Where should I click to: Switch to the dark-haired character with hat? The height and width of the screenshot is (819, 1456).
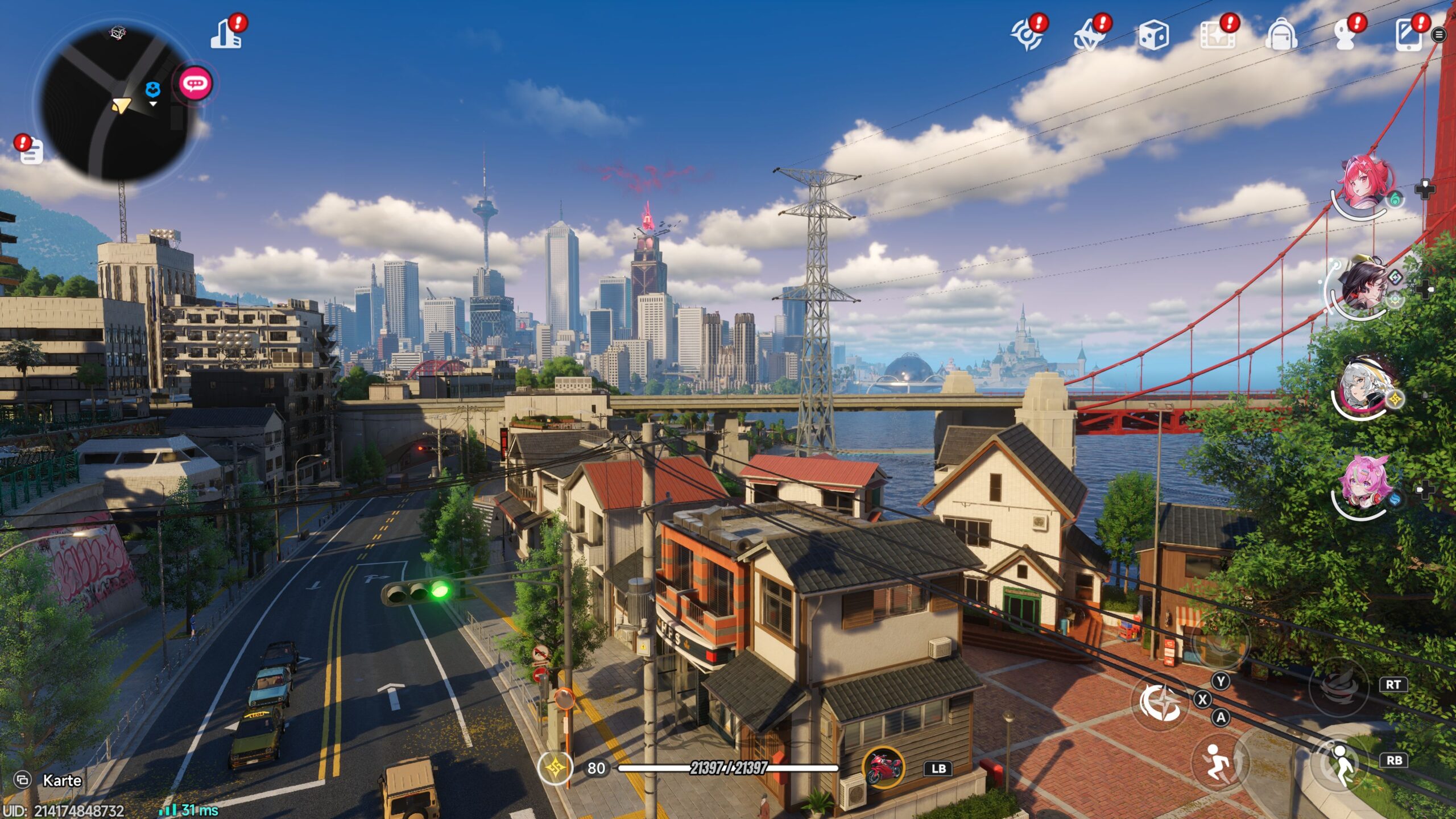pos(1363,284)
